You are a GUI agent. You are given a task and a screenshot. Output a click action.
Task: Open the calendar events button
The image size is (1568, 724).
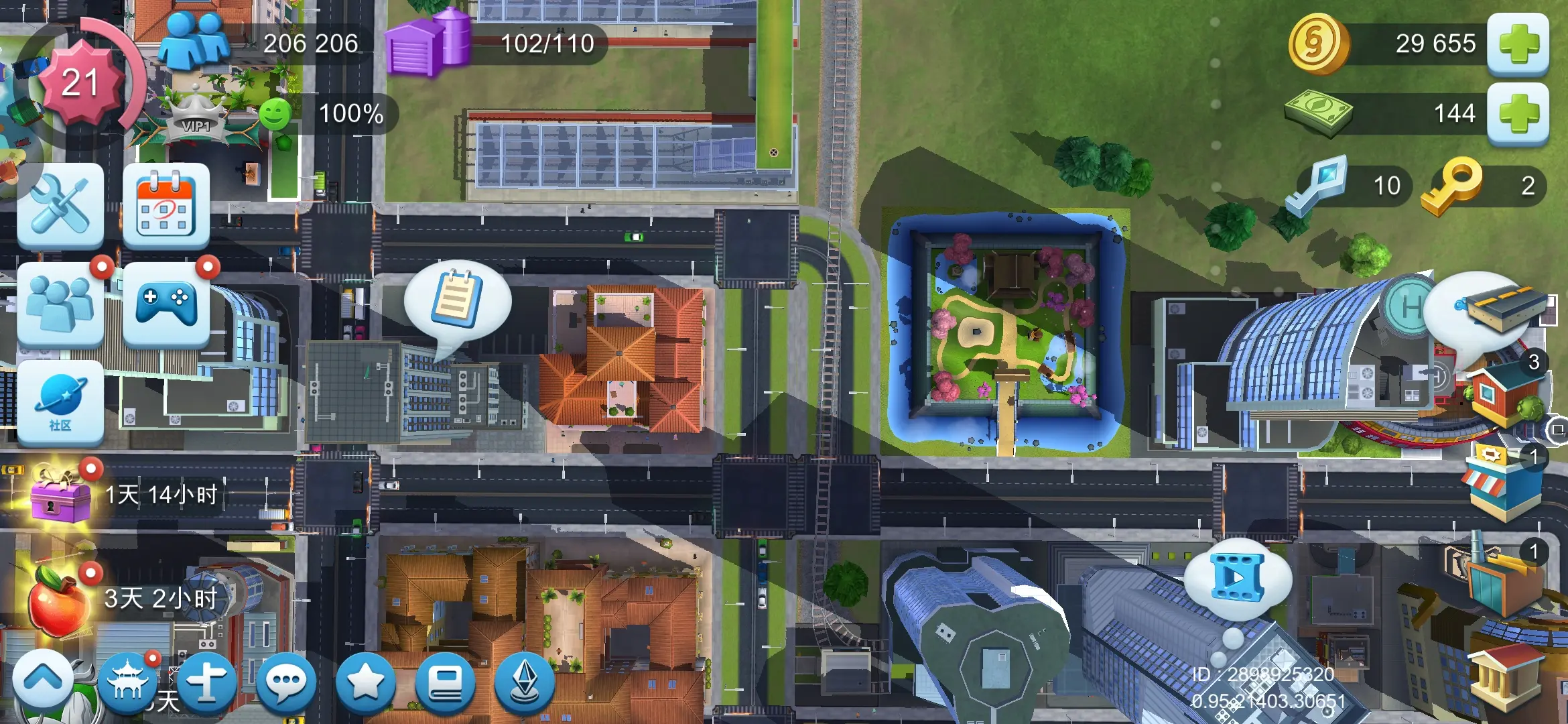click(166, 206)
